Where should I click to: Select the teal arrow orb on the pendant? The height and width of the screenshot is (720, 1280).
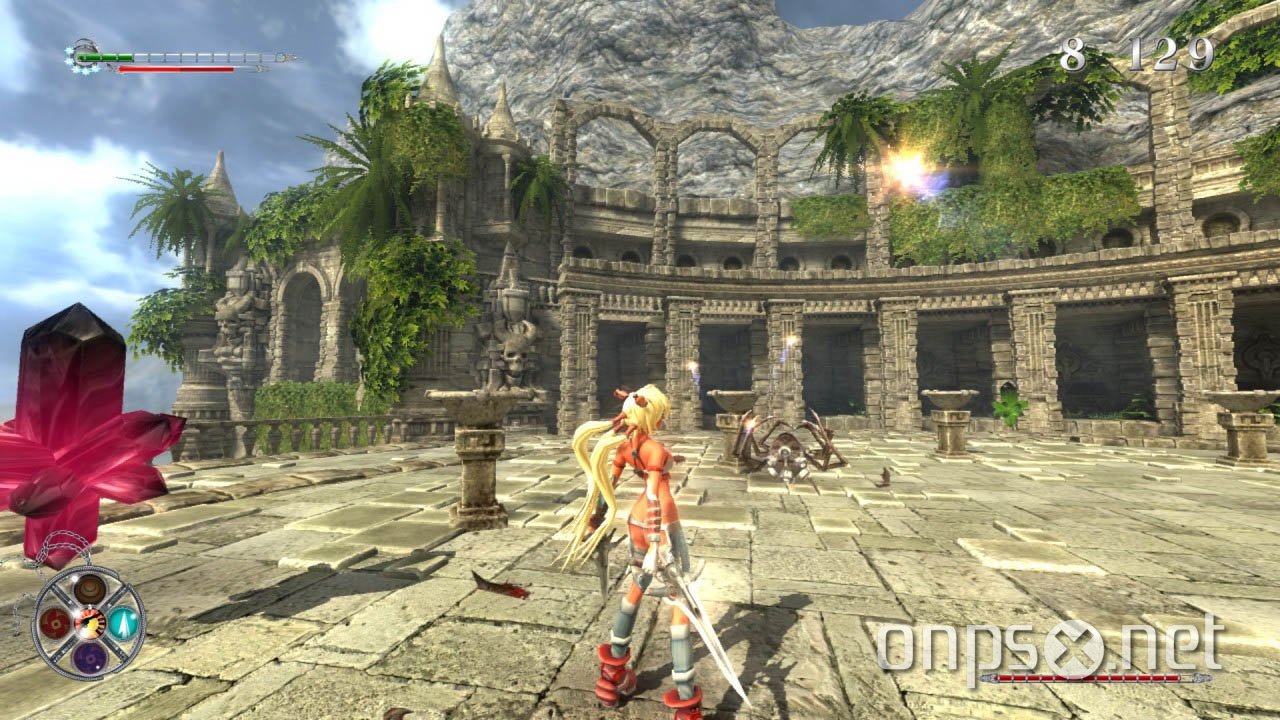point(122,623)
